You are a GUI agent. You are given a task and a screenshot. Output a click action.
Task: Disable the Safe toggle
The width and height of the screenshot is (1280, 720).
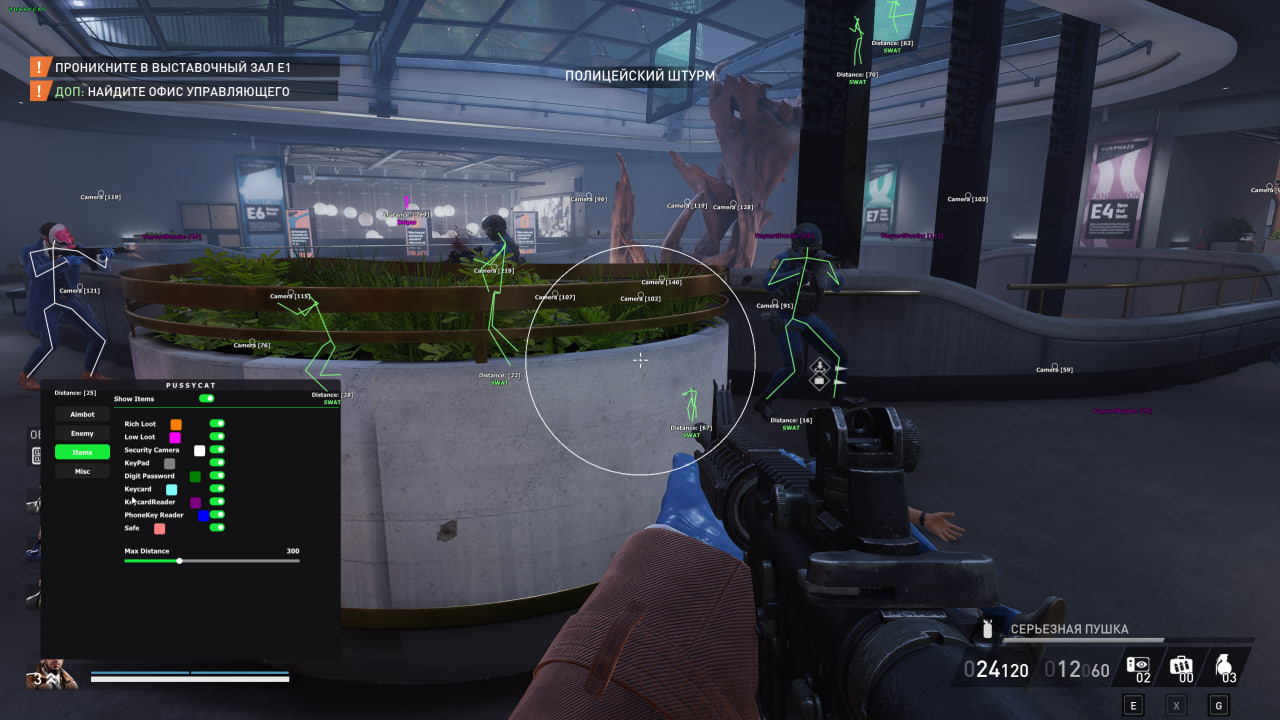(x=217, y=527)
